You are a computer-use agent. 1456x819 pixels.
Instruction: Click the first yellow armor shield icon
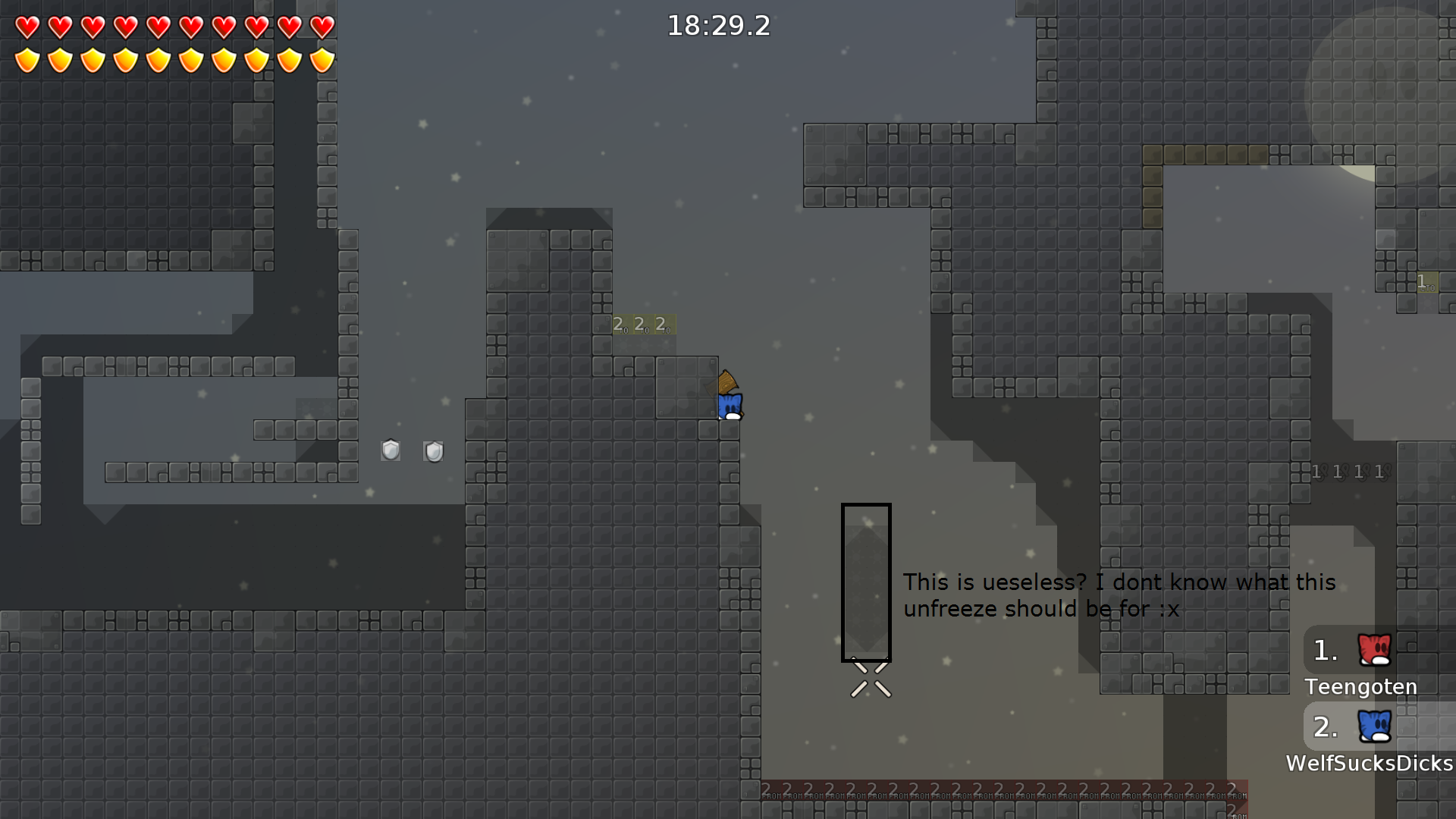coord(27,58)
